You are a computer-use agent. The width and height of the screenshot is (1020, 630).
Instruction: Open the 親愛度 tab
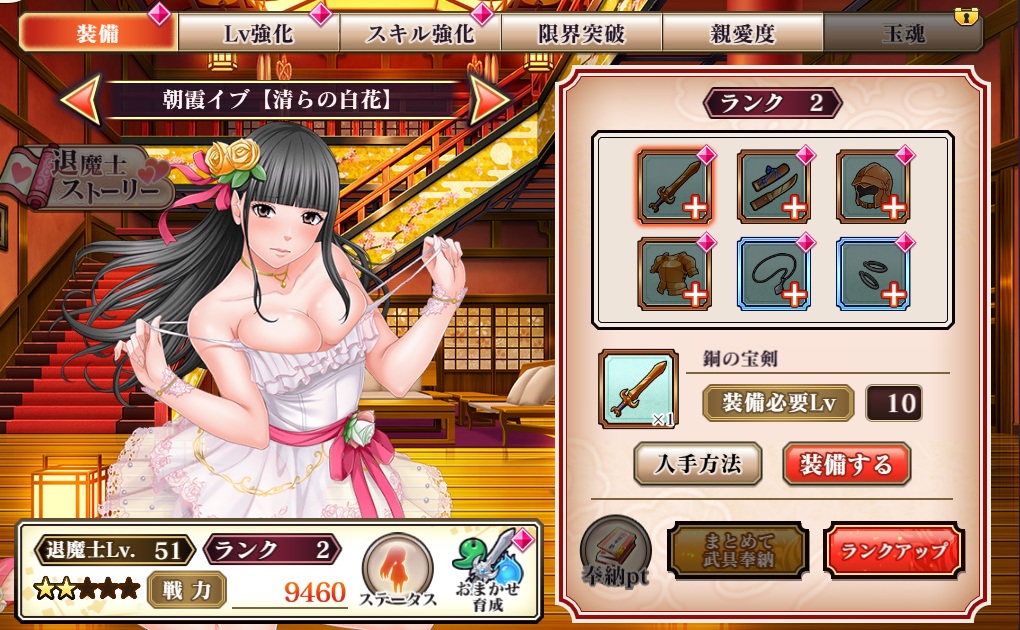click(742, 33)
